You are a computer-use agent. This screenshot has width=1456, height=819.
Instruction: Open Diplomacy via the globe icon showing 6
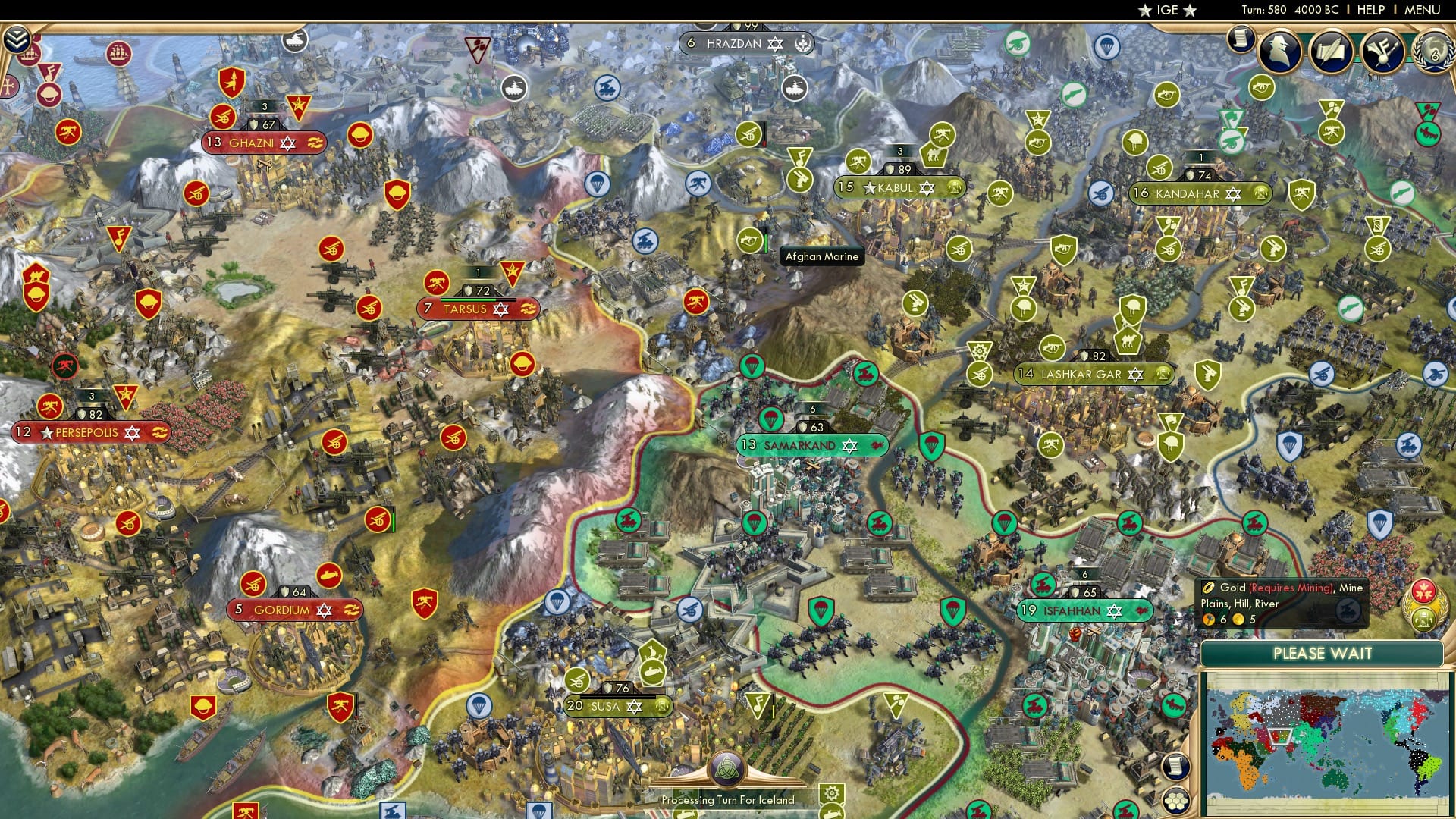tap(1433, 53)
